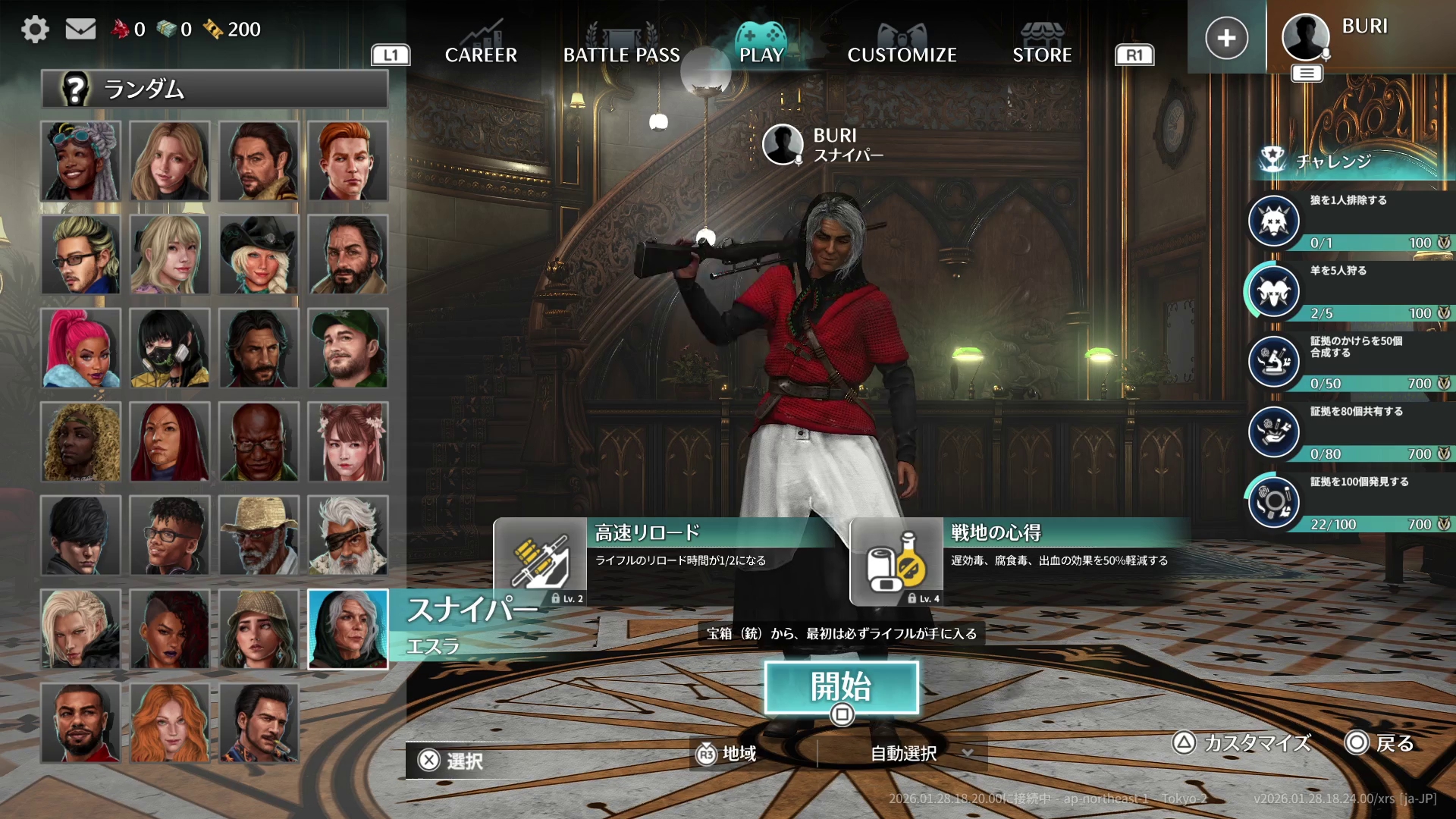The height and width of the screenshot is (819, 1456).
Task: Open BURI's profile avatar in the corner
Action: click(1305, 36)
